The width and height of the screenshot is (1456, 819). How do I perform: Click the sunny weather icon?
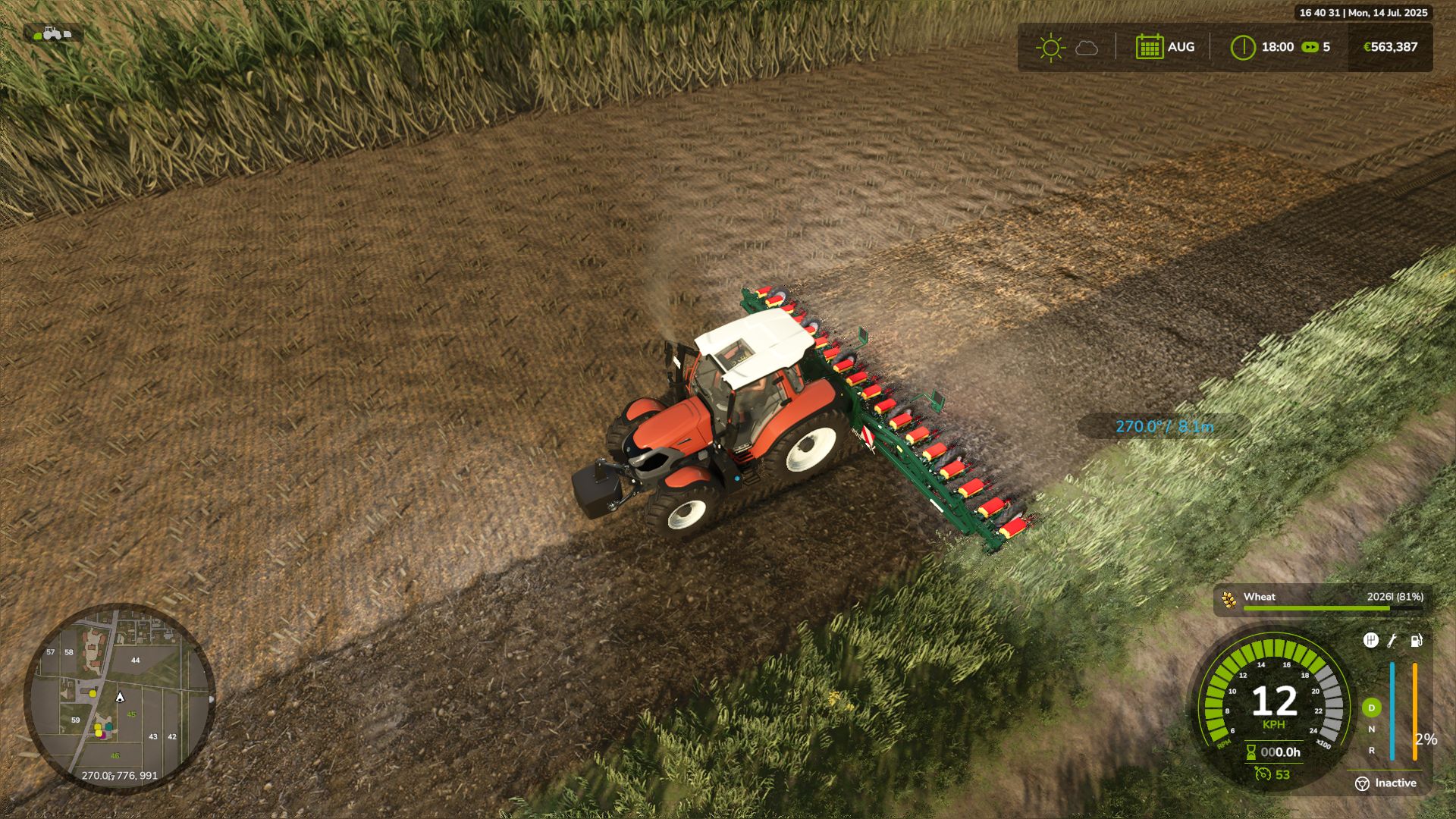pos(1051,47)
